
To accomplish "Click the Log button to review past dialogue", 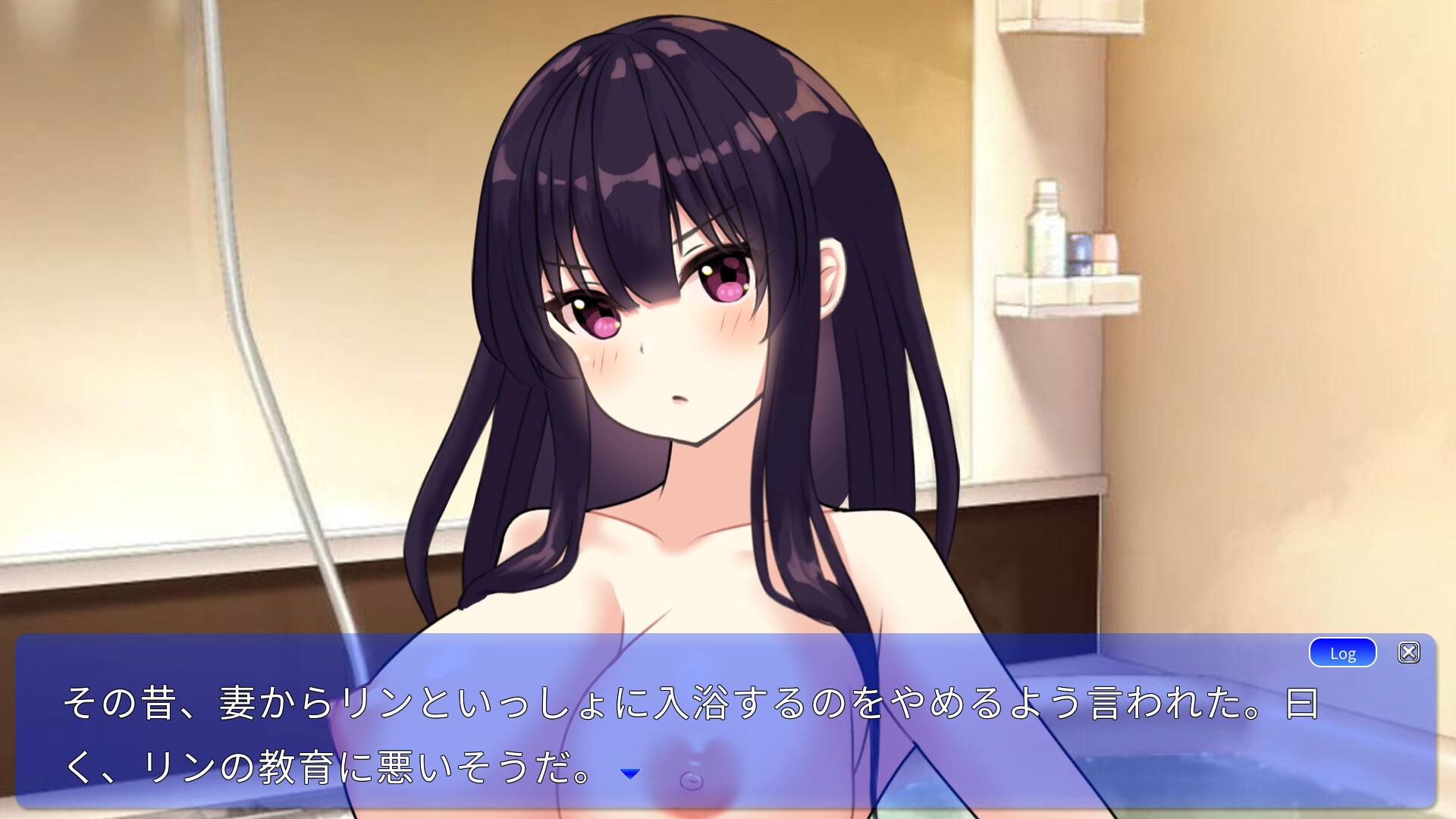I will pos(1341,652).
